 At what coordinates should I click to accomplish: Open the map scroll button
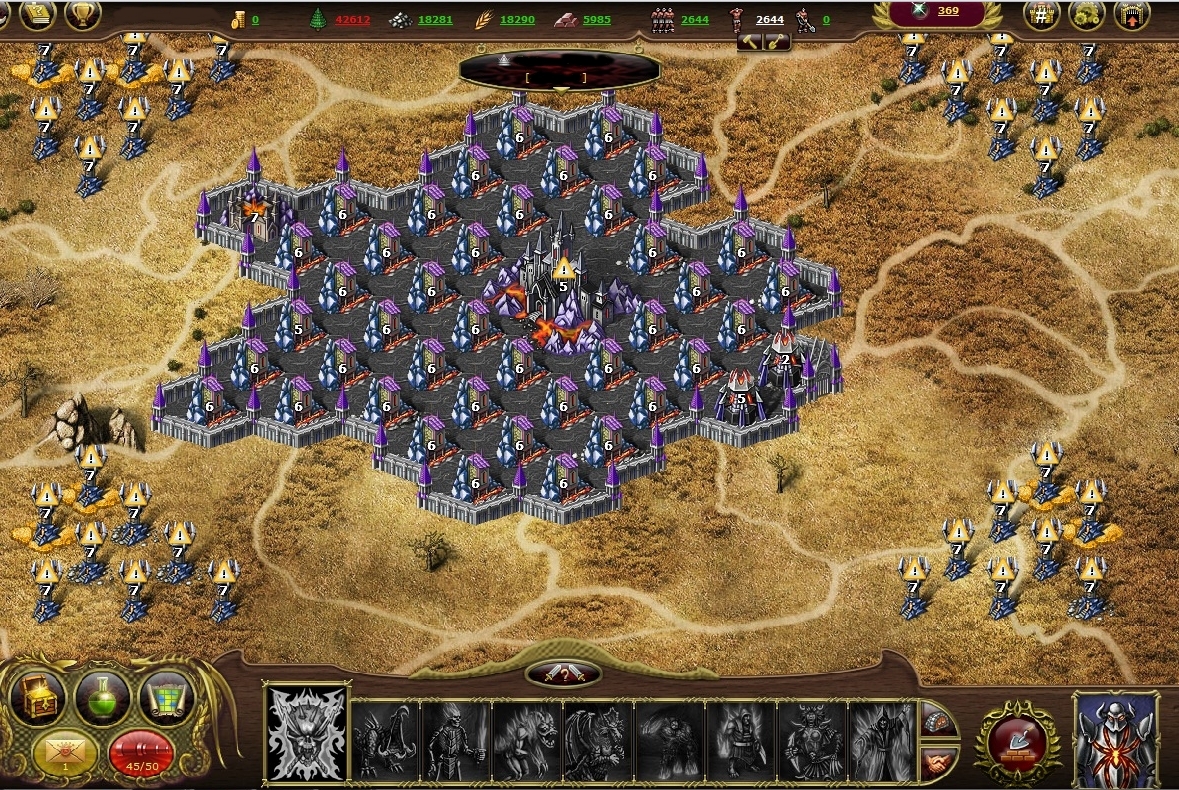pos(166,697)
